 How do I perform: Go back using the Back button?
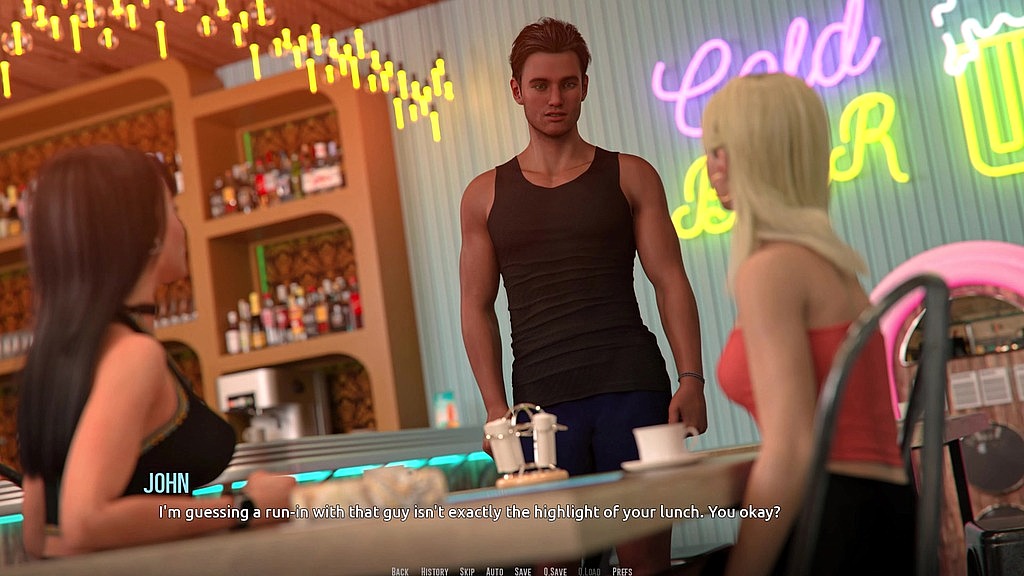(400, 571)
